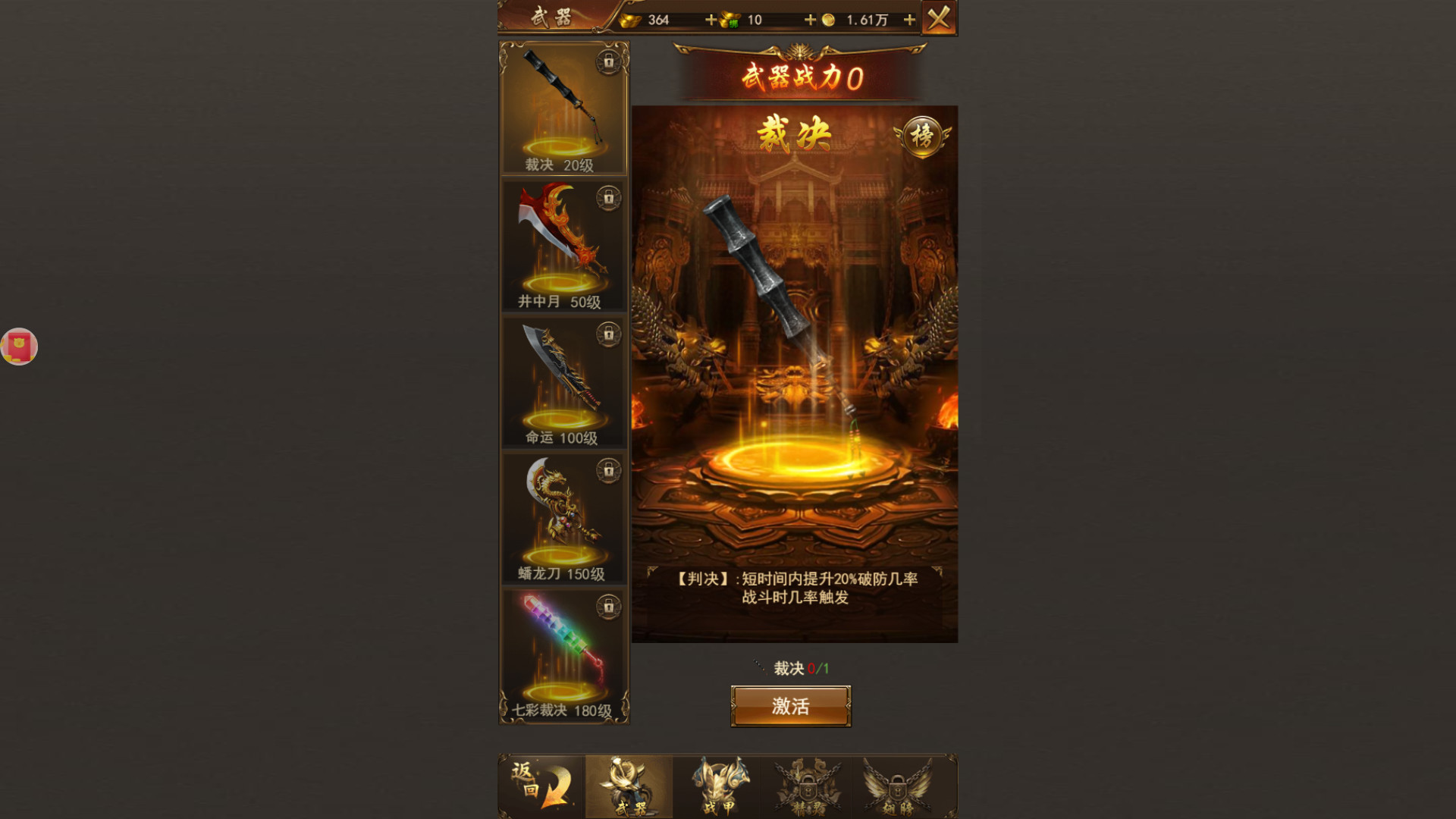This screenshot has width=1456, height=819.
Task: Open the 战甲 armor panel icon
Action: 717,785
